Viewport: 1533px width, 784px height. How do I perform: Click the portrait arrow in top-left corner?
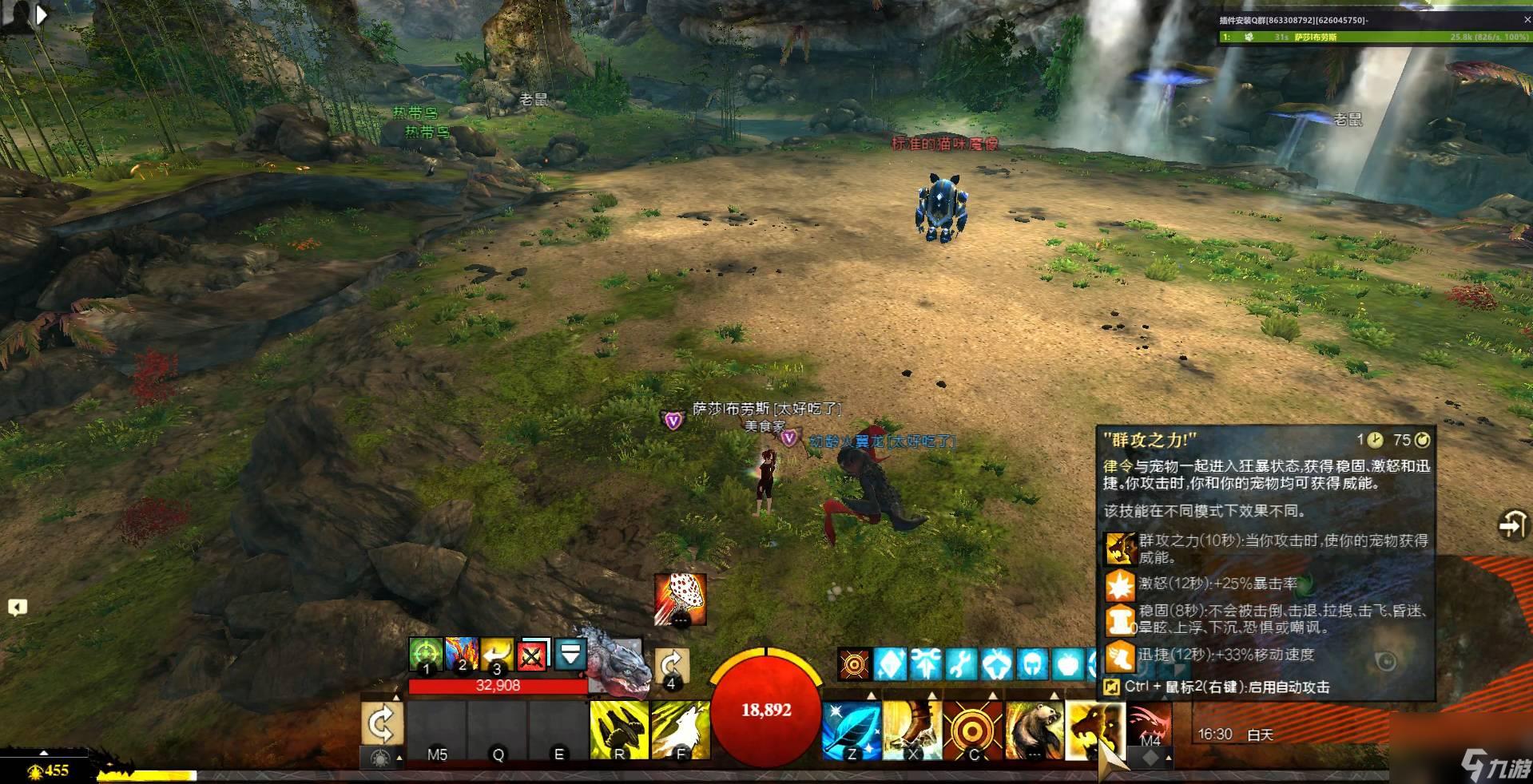(x=42, y=14)
